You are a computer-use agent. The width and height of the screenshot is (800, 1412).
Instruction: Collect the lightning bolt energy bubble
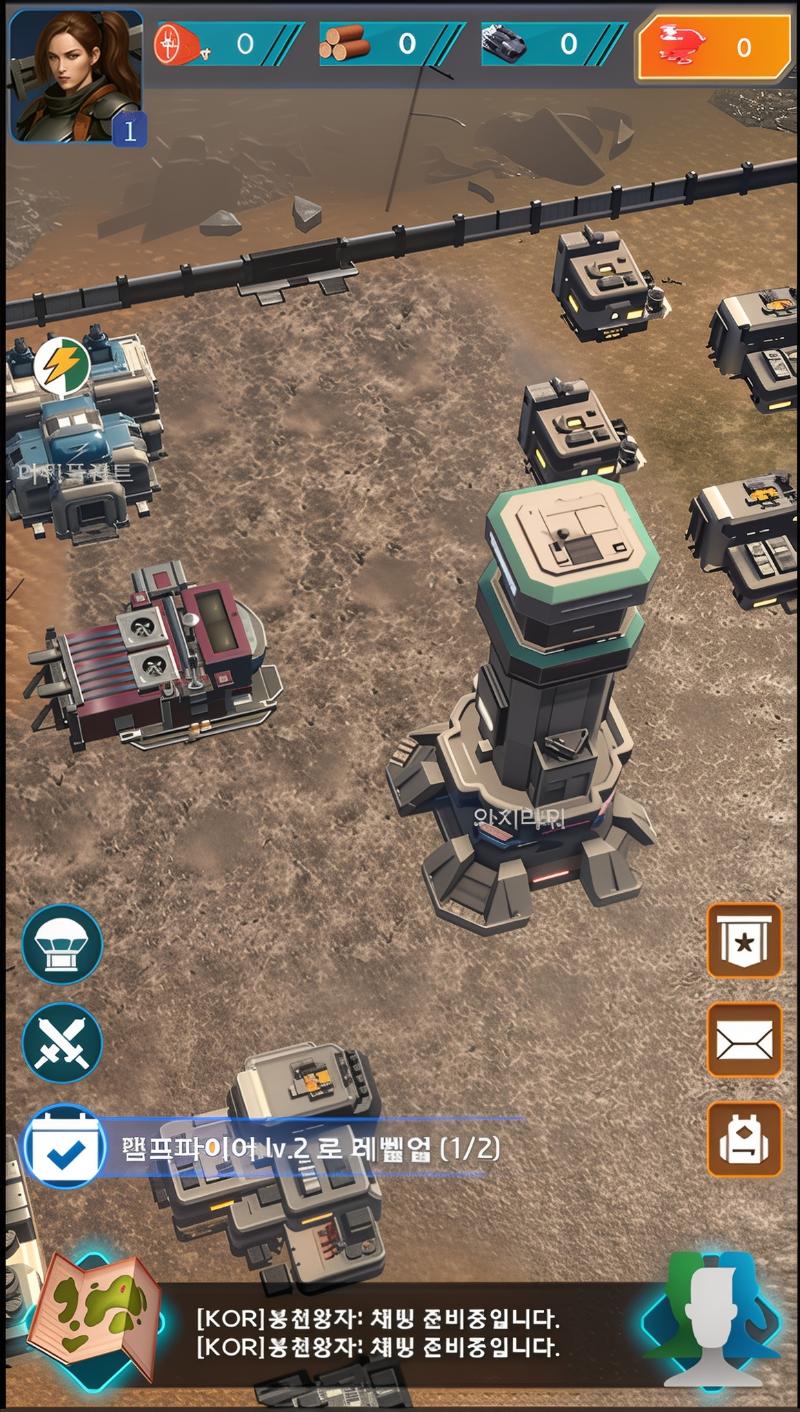(62, 366)
